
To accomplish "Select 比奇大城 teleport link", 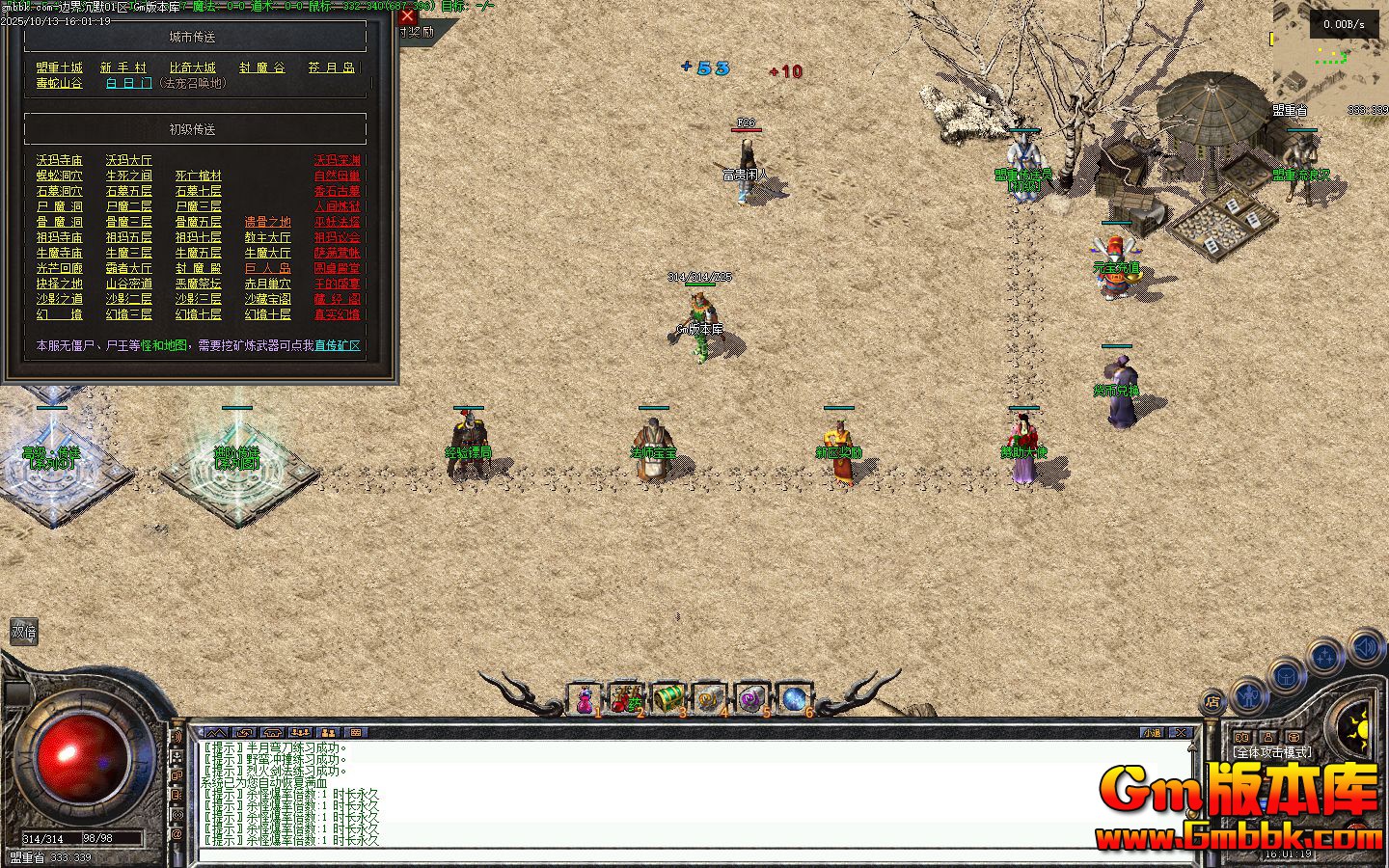I will (193, 68).
